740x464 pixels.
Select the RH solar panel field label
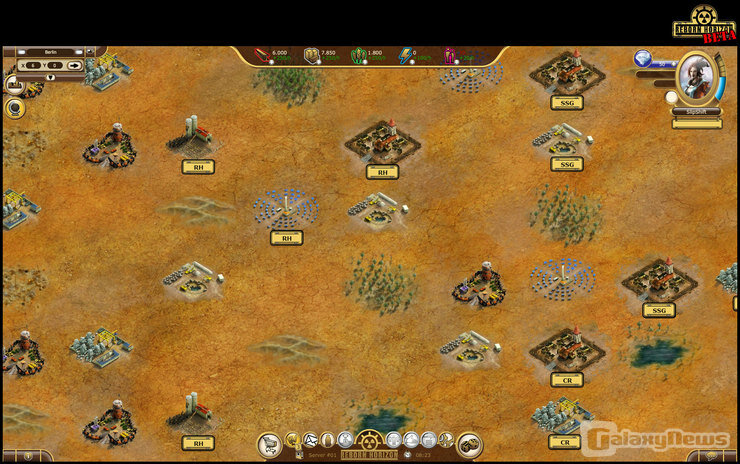tap(286, 238)
